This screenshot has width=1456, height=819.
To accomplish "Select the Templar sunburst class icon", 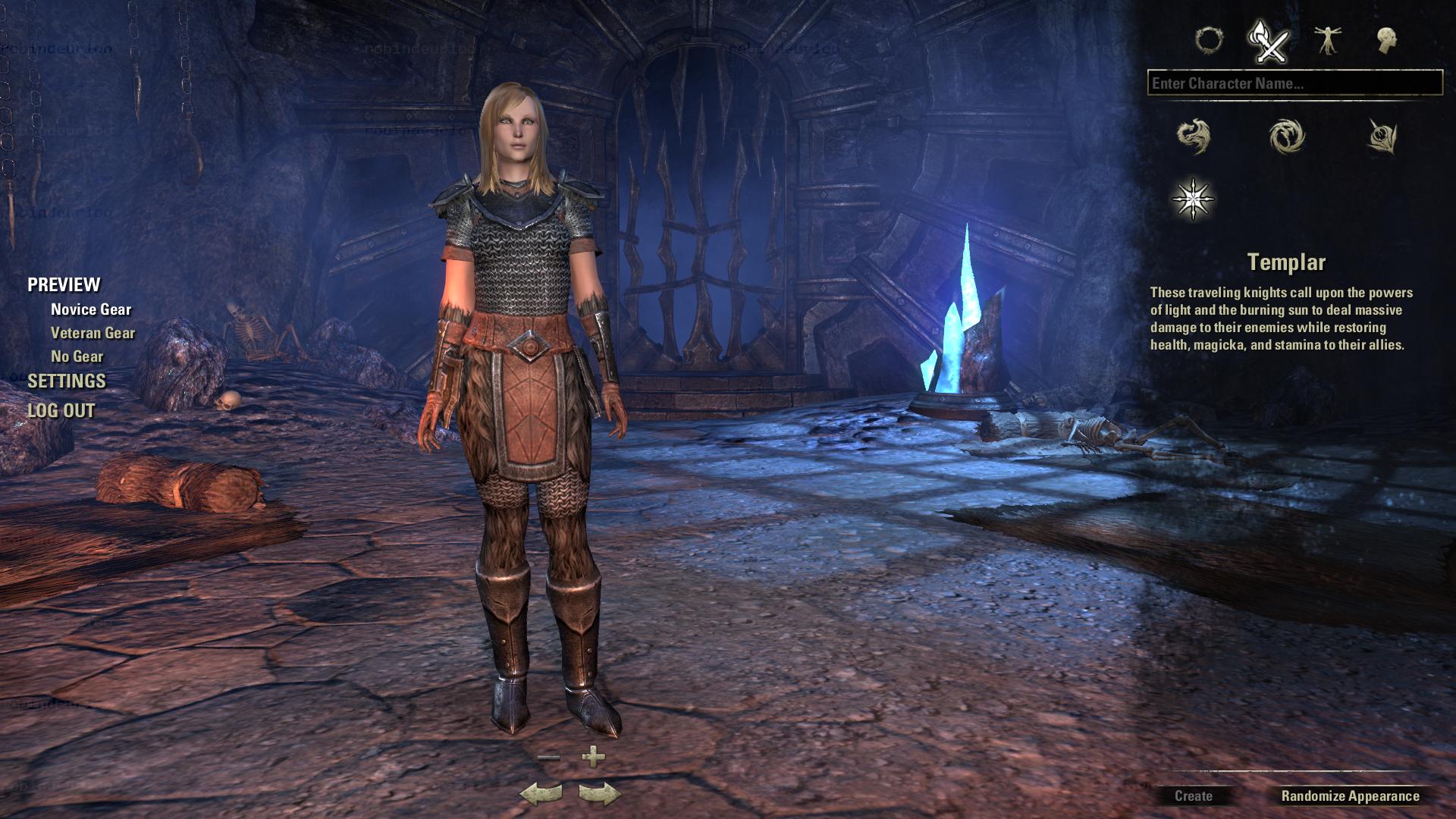I will click(x=1194, y=199).
